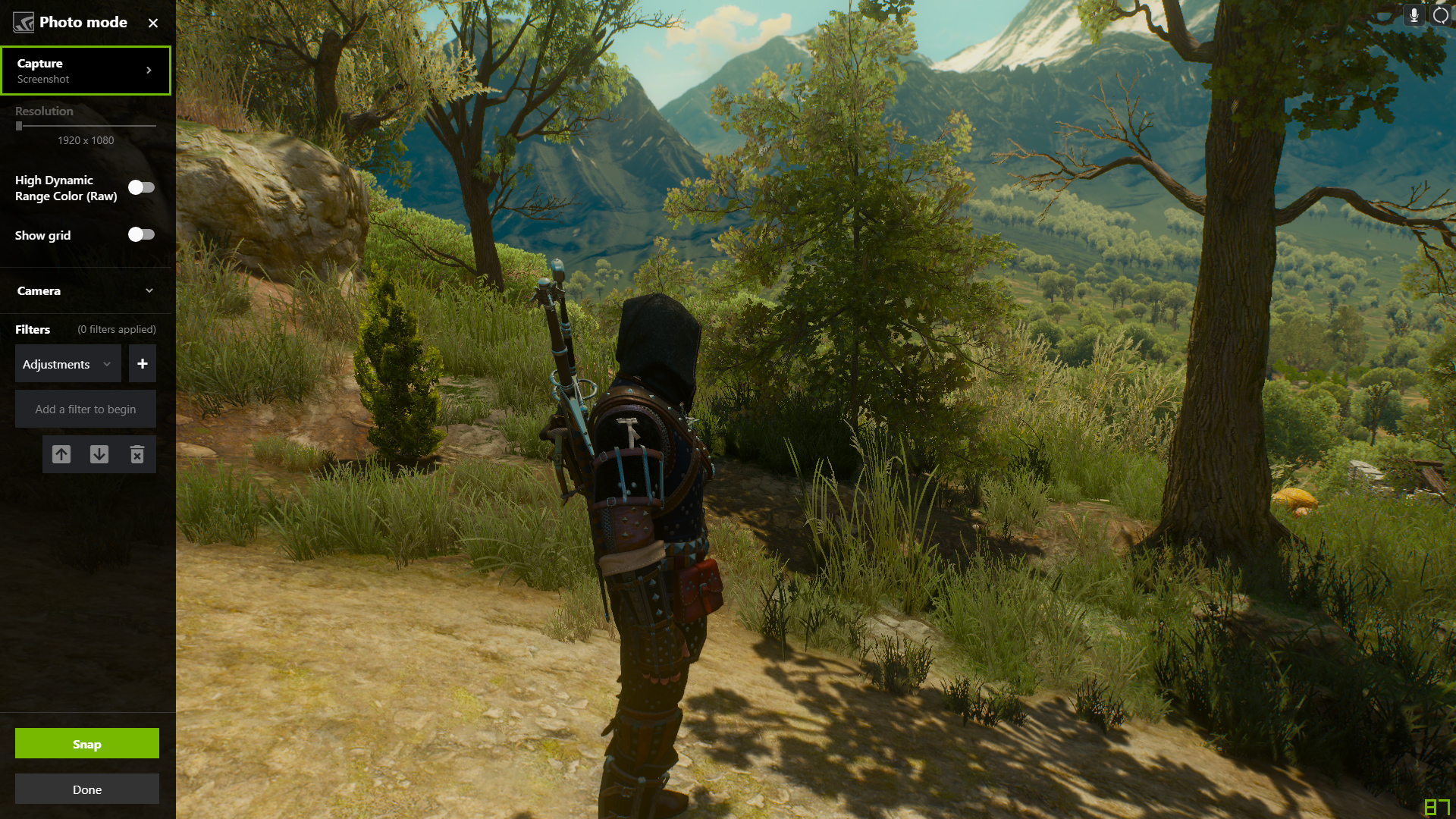Image resolution: width=1456 pixels, height=819 pixels.
Task: Move filter up with the up arrow
Action: point(61,454)
